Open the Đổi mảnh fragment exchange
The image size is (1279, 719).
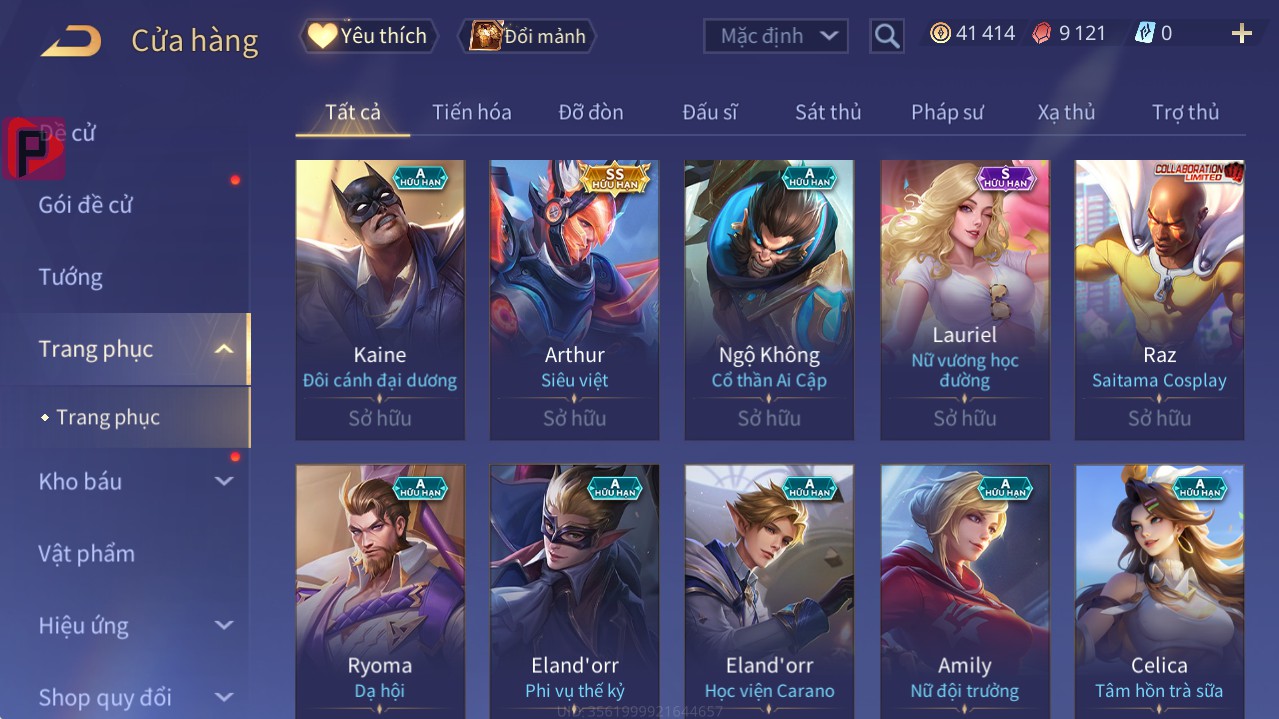coord(527,36)
